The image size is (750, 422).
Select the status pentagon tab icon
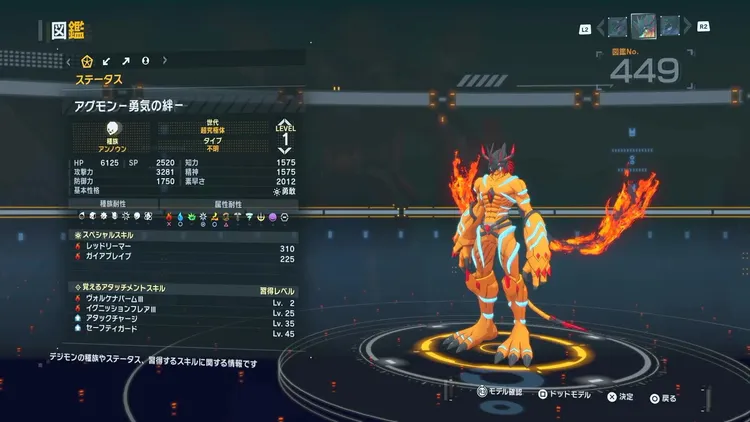(x=88, y=60)
